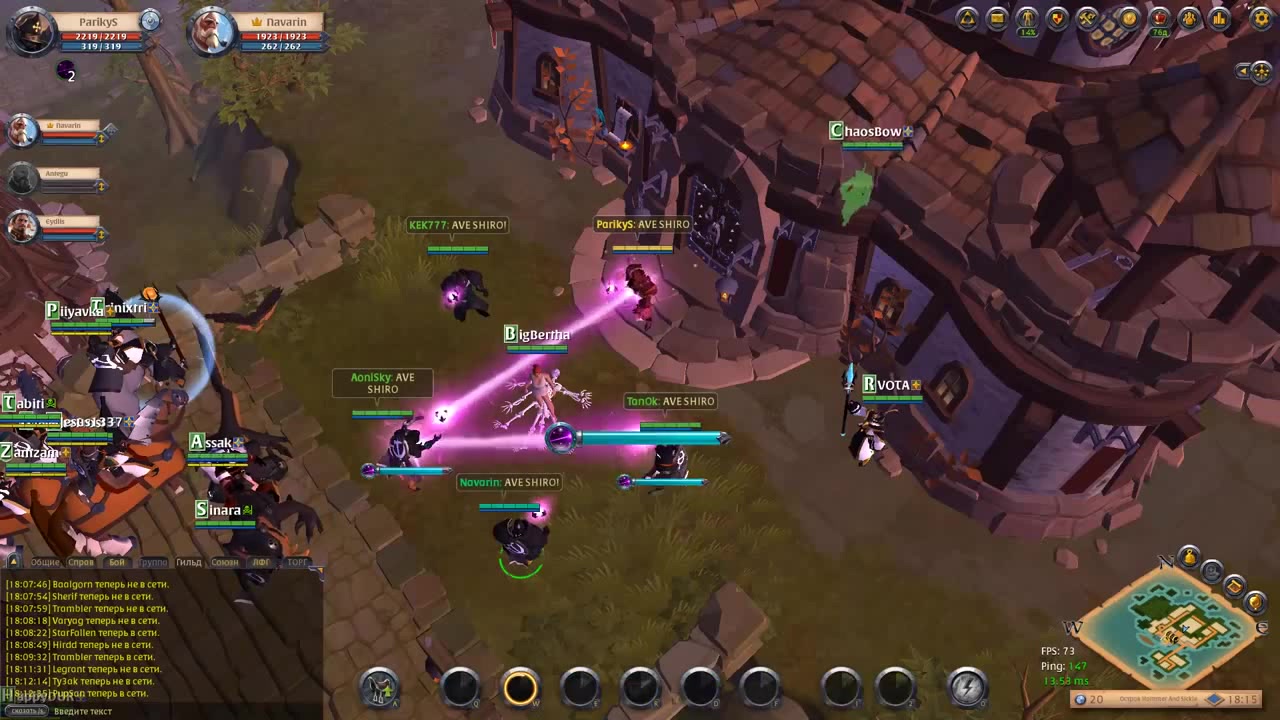This screenshot has height=720, width=1280.
Task: Switch to the ТОРГ chat tab
Action: point(298,563)
